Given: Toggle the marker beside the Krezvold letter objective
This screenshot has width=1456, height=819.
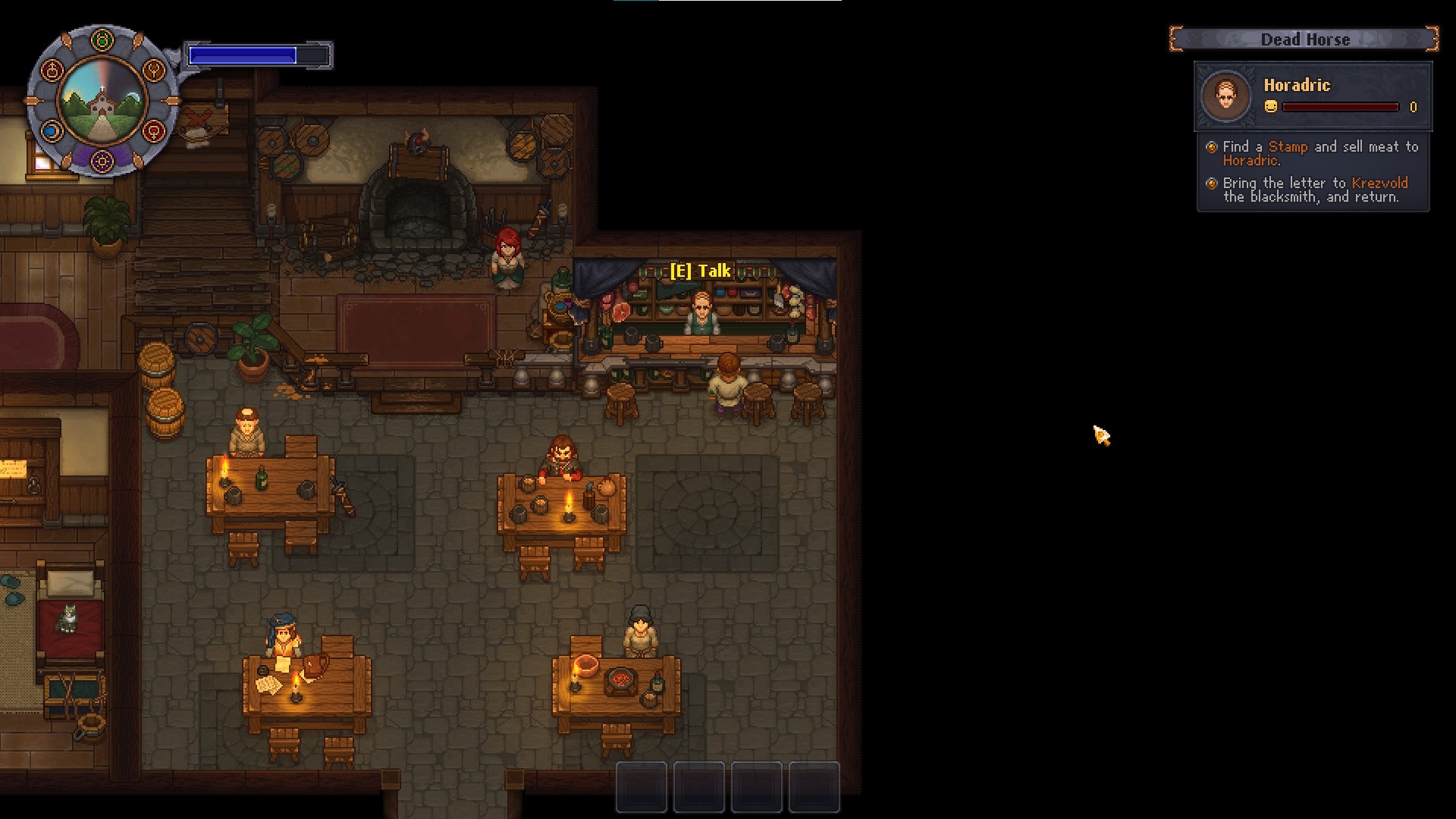Looking at the screenshot, I should (1212, 183).
